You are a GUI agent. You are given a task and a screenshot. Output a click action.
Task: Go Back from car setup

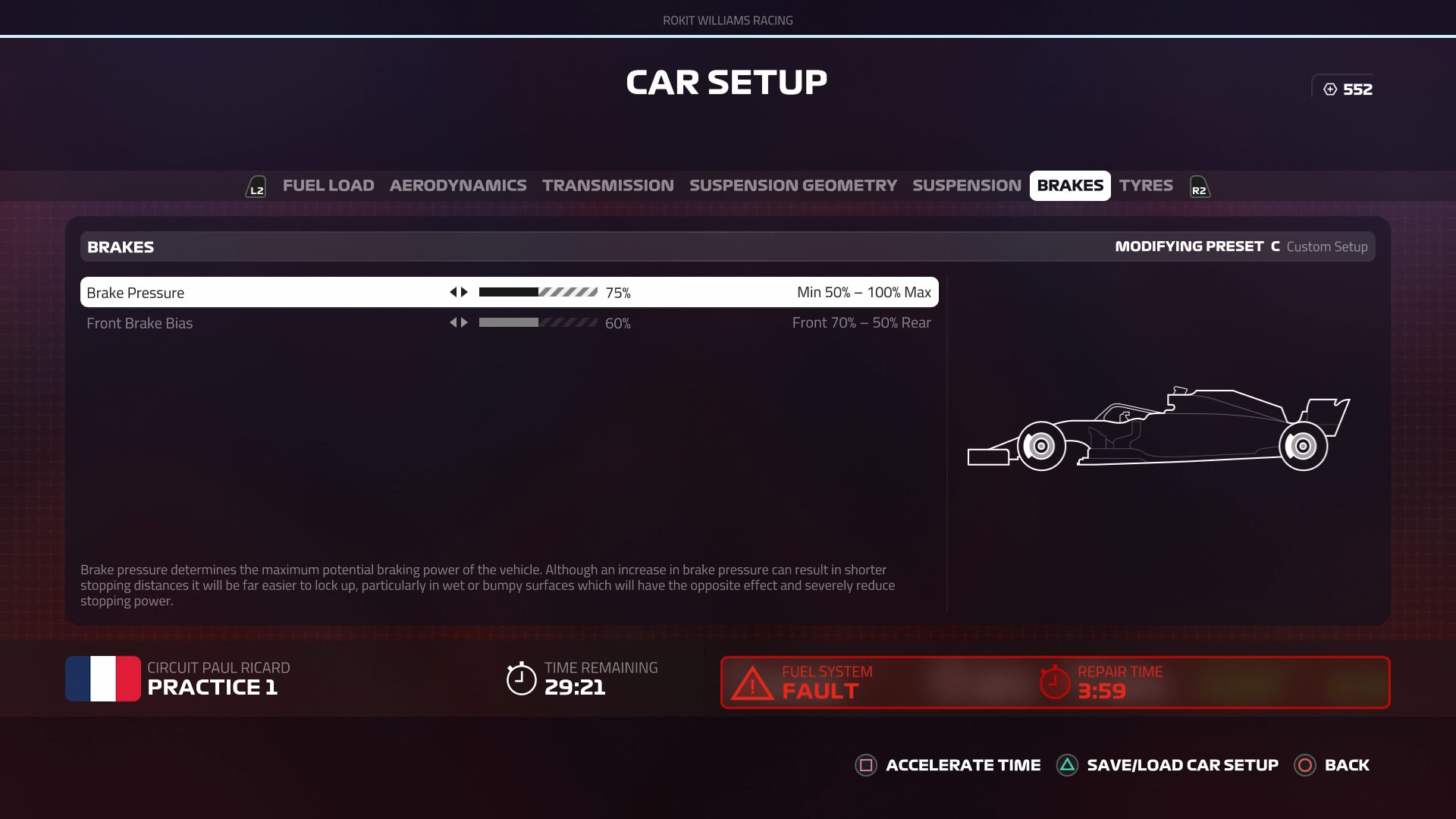coord(1332,765)
